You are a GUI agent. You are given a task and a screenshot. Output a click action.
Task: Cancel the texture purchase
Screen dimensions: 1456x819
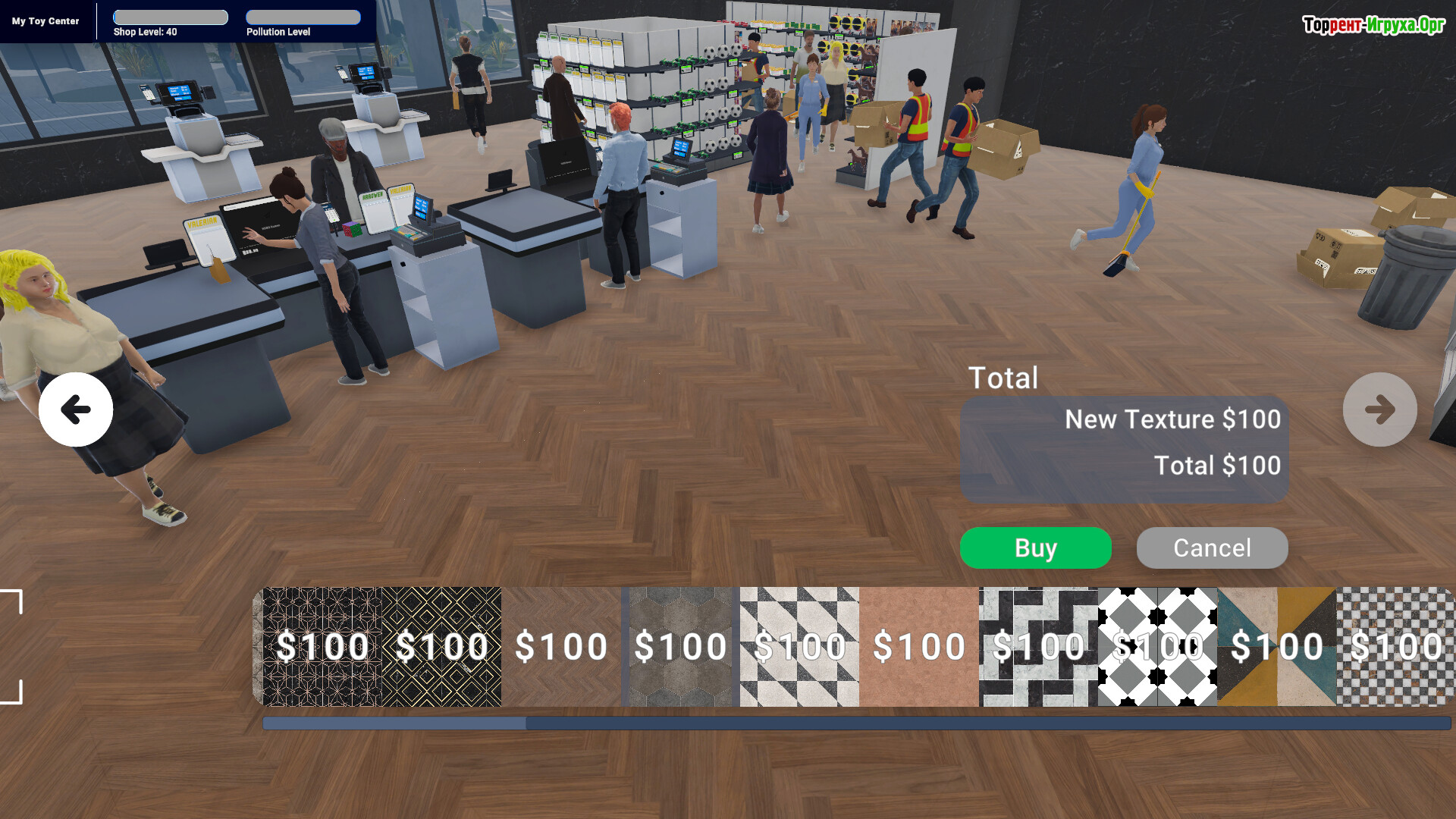coord(1212,548)
